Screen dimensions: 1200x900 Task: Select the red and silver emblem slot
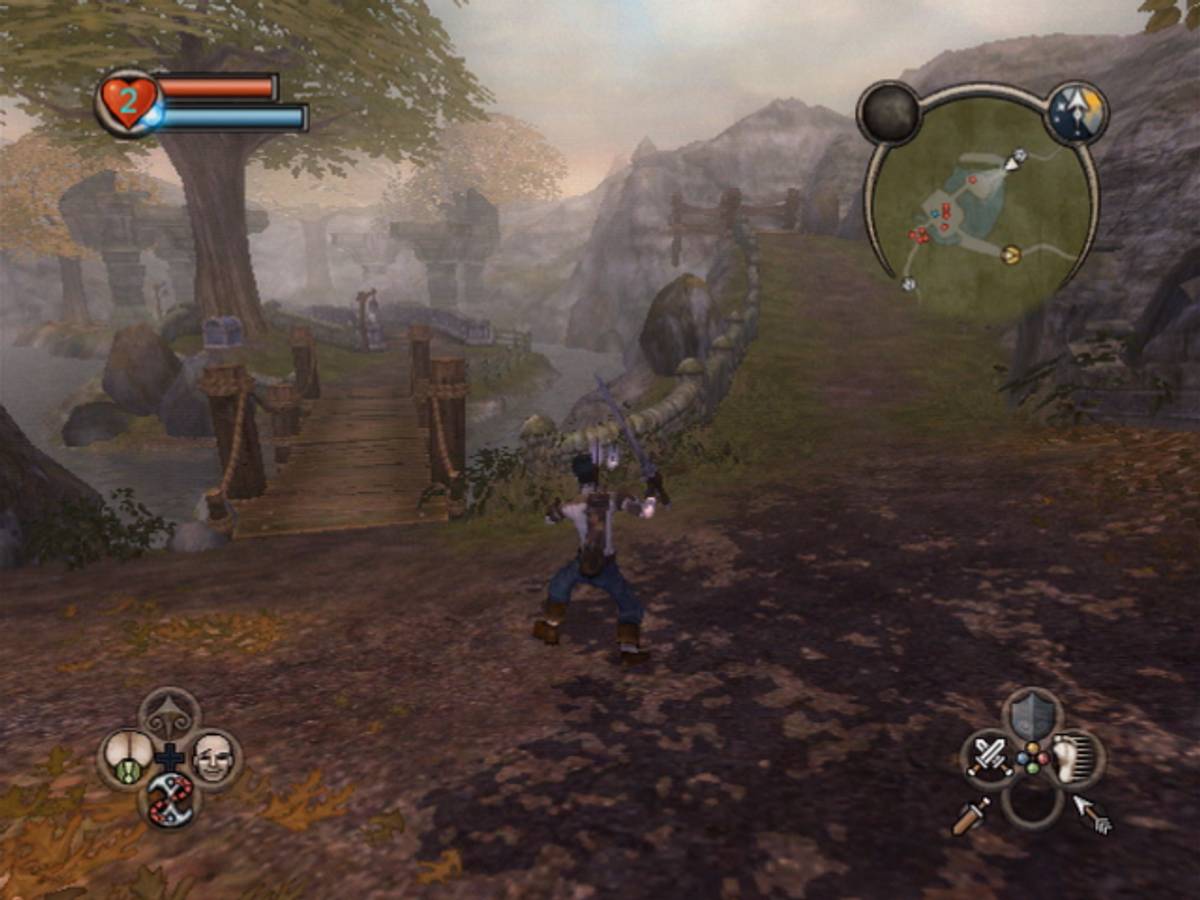point(170,801)
